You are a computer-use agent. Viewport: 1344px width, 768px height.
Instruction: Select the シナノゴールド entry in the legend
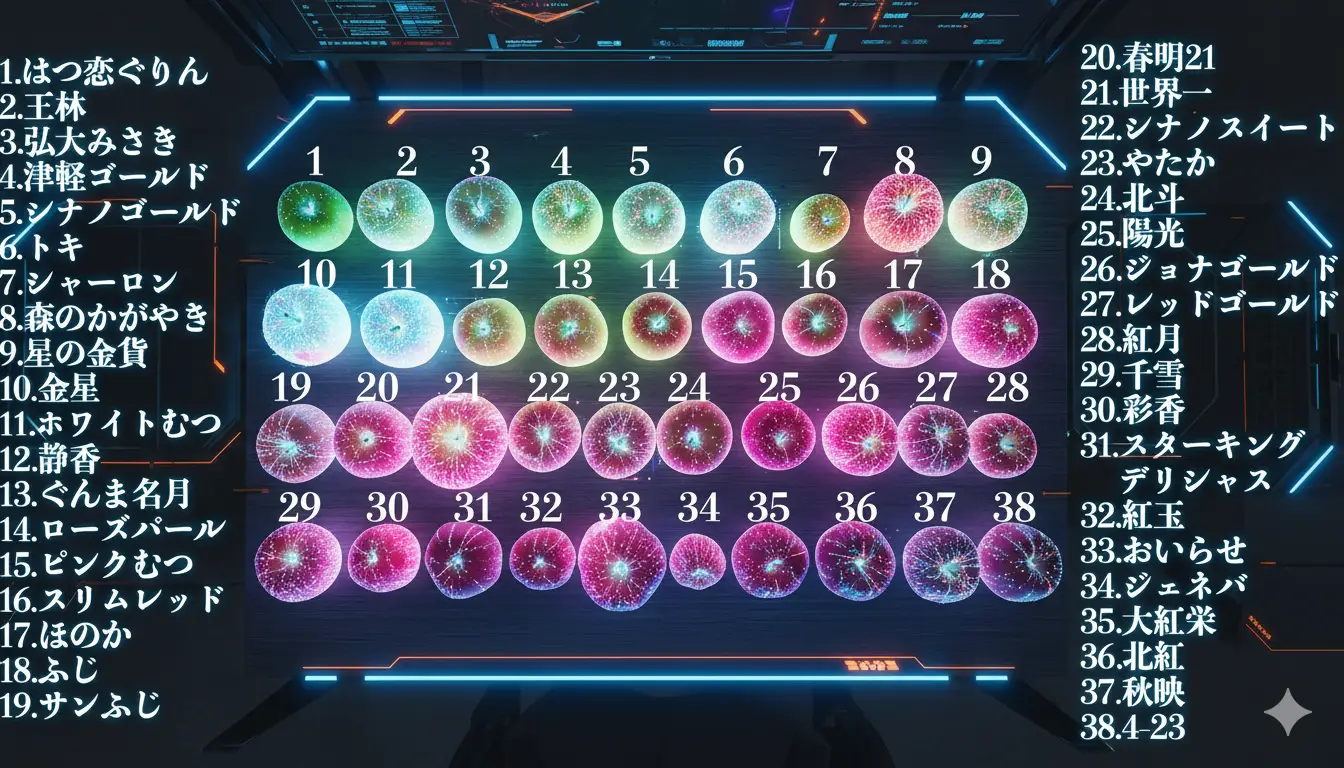(120, 212)
